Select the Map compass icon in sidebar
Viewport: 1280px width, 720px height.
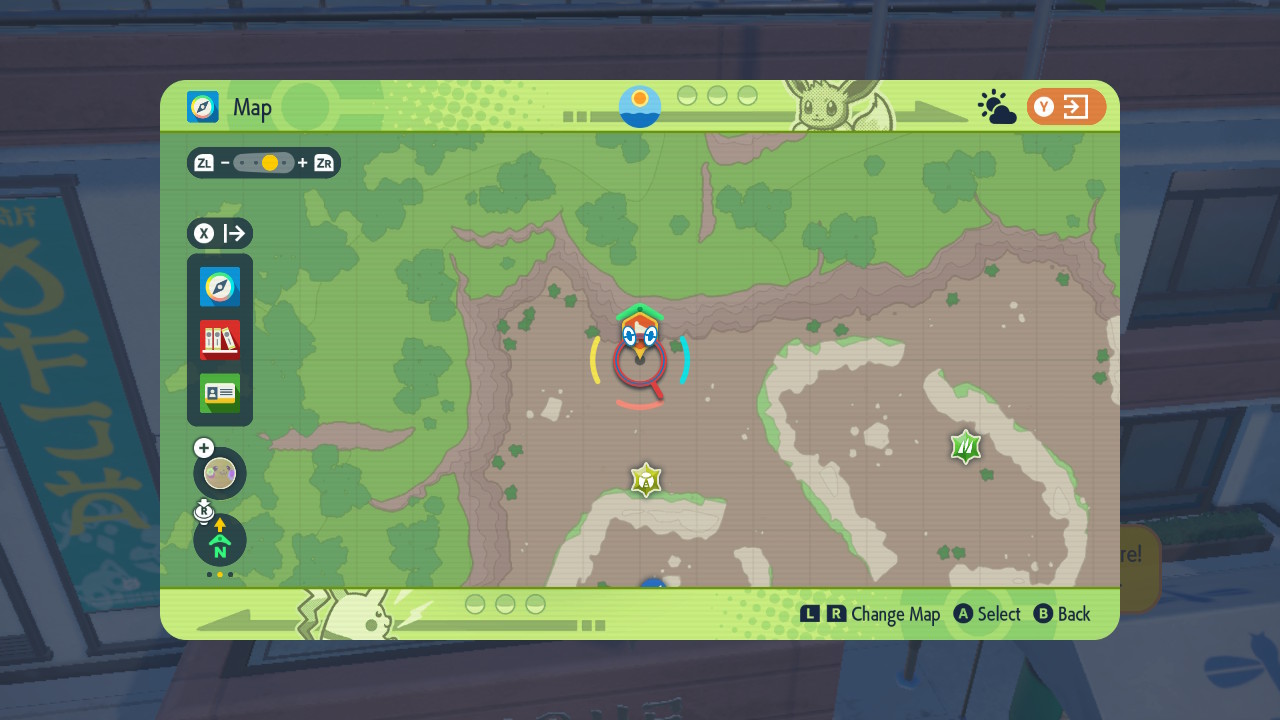pos(219,287)
